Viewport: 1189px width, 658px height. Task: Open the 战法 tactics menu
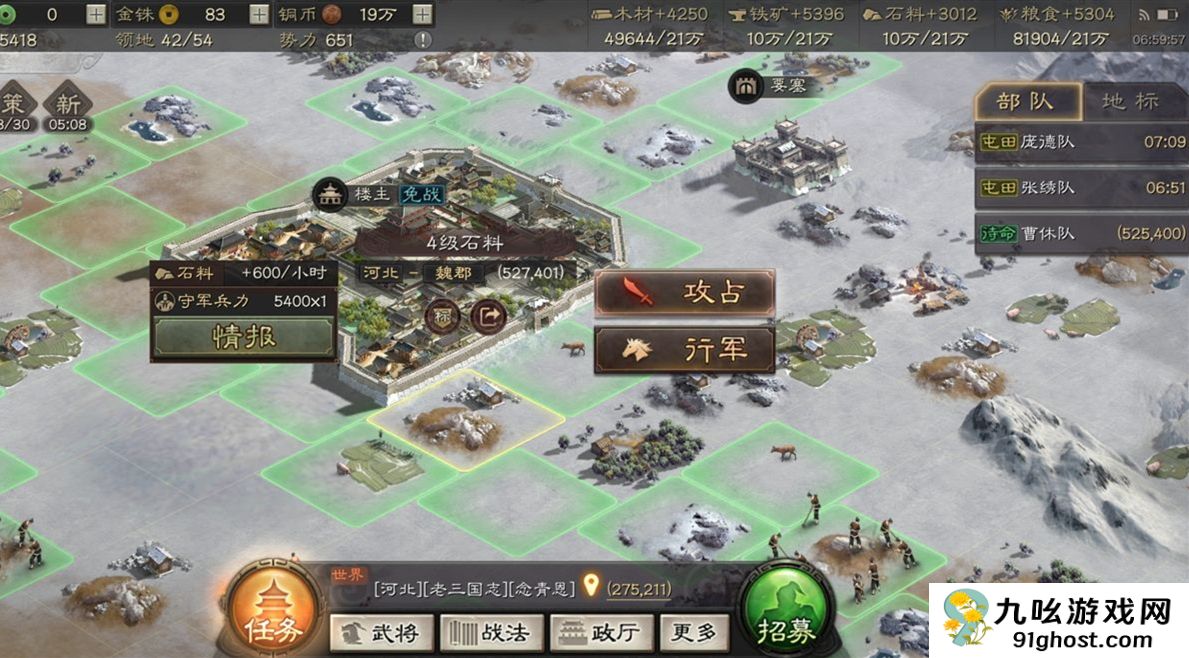click(x=492, y=632)
